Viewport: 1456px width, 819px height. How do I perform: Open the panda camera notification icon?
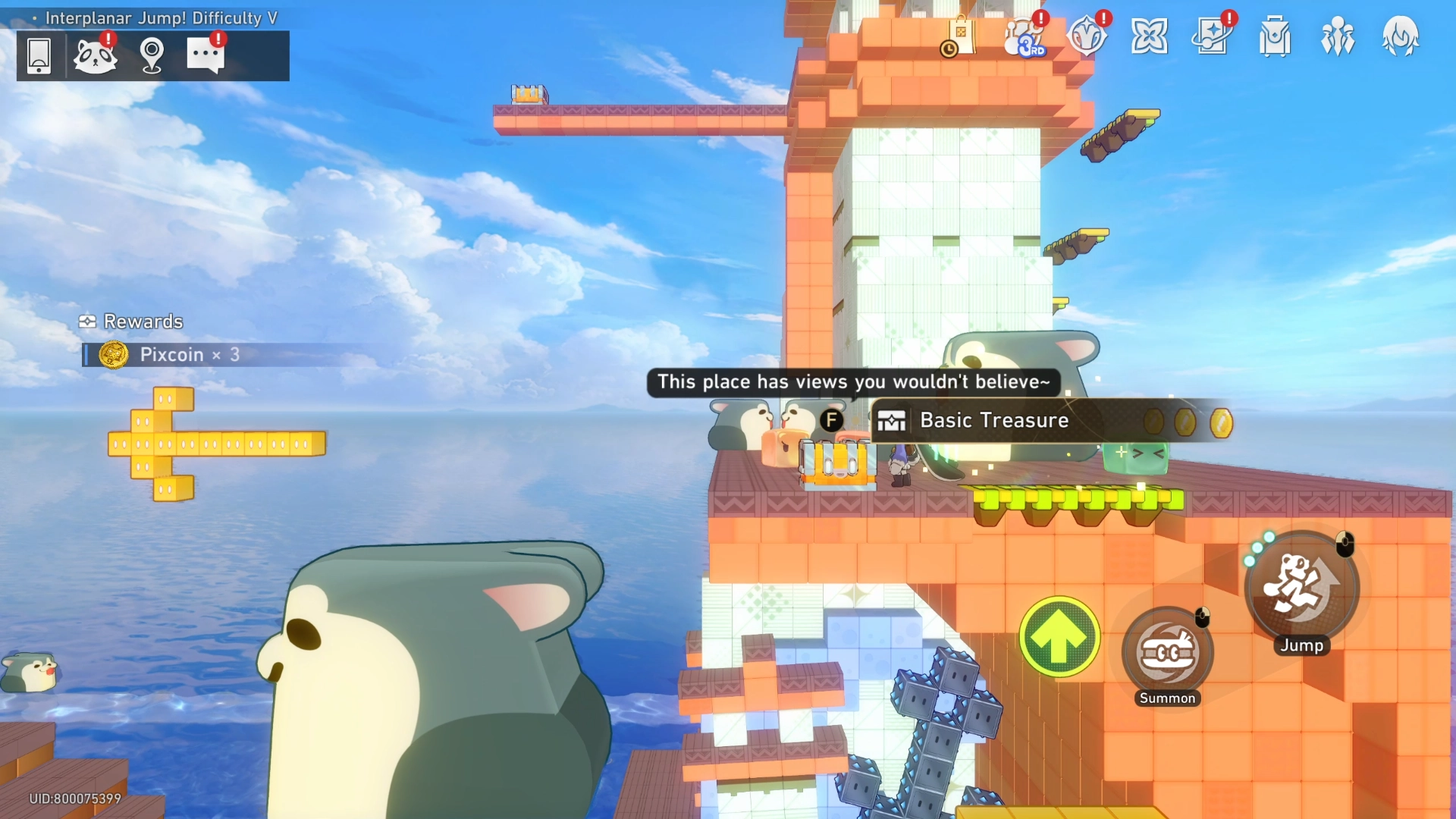[94, 55]
